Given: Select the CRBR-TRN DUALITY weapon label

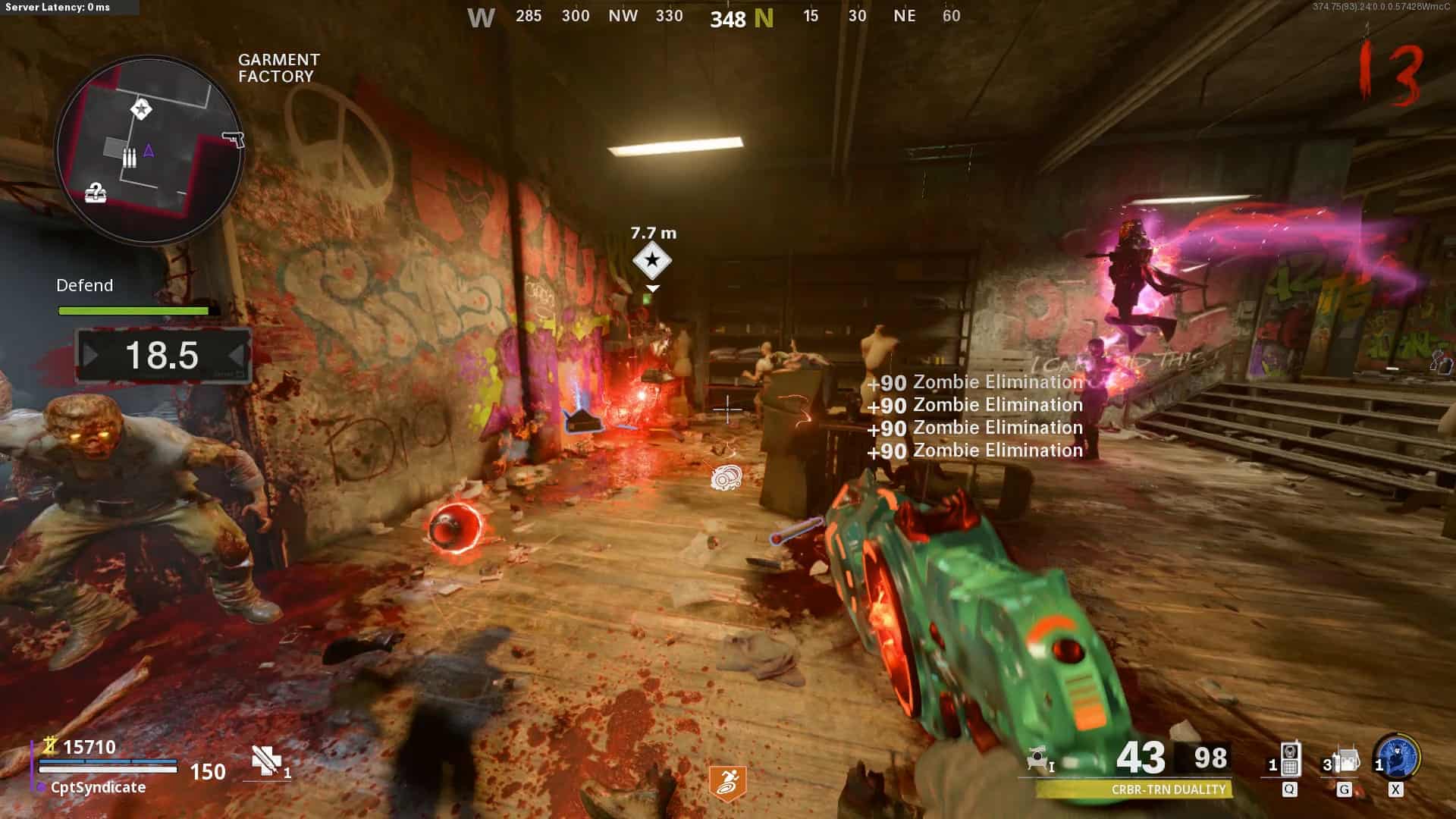Looking at the screenshot, I should 1168,789.
